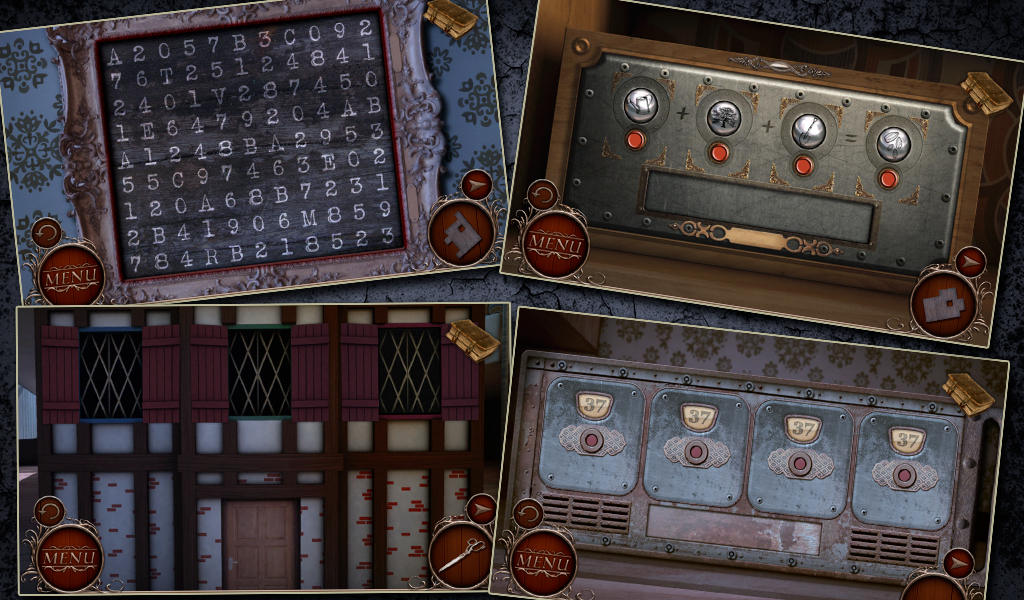Go back using the arrow above the house-scene MENU
This screenshot has height=600, width=1024.
[x=48, y=513]
